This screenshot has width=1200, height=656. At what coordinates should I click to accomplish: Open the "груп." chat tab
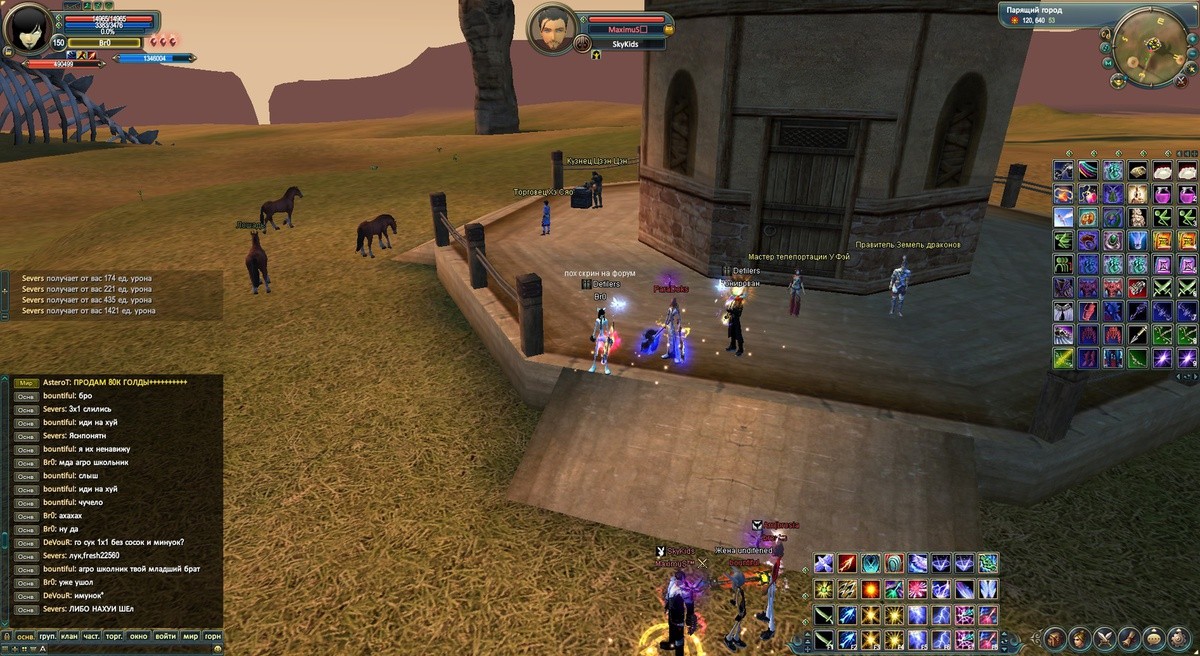(46, 636)
